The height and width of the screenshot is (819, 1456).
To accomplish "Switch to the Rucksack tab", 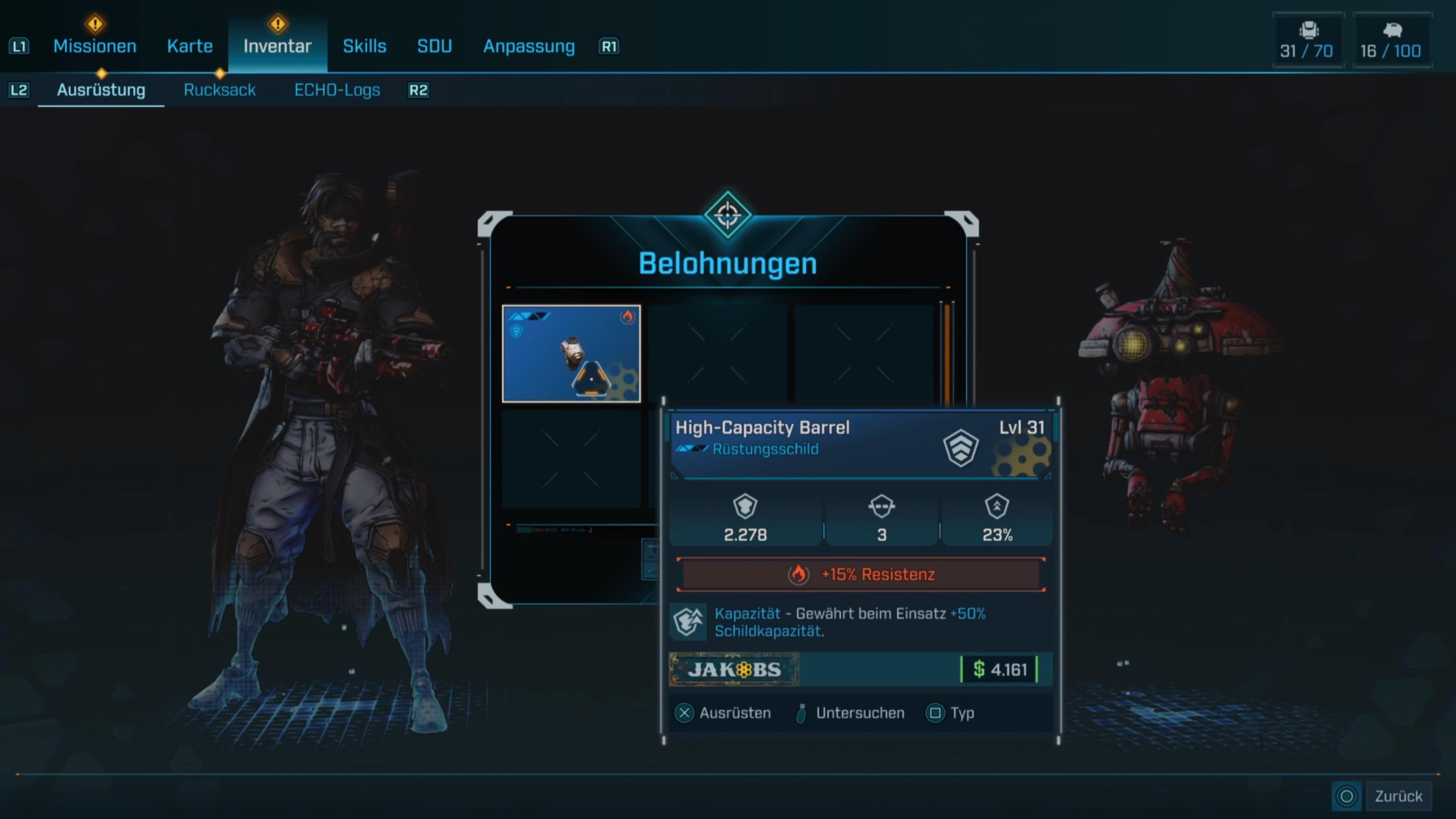I will coord(219,90).
